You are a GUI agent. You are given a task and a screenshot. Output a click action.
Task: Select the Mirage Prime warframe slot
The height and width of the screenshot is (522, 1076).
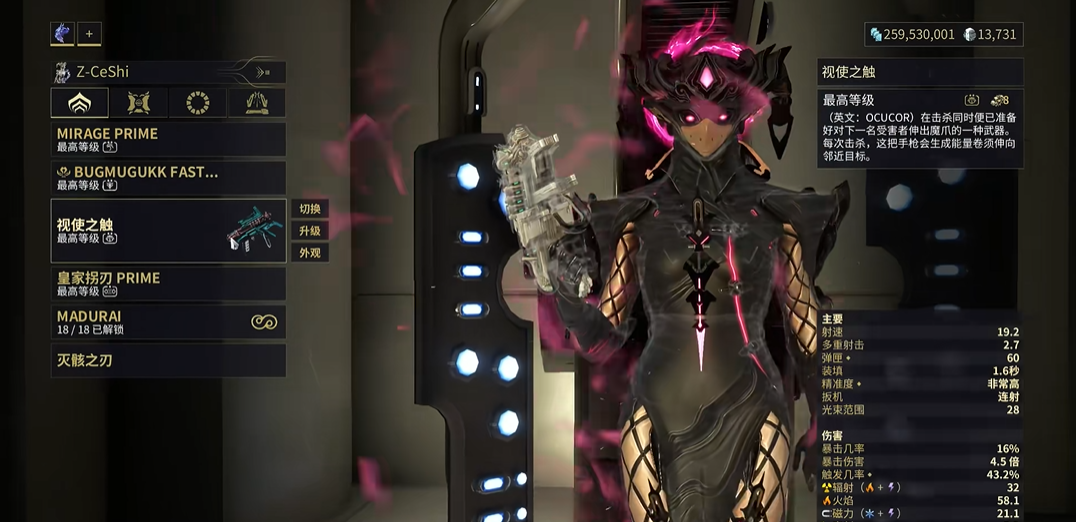point(168,139)
